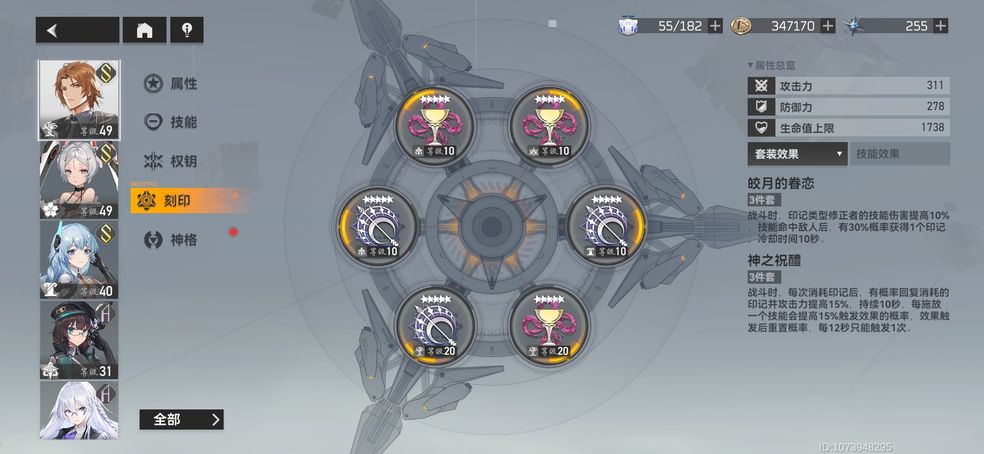Add crystals with plus beside 255
Viewport: 984px width, 454px height.
[940, 26]
